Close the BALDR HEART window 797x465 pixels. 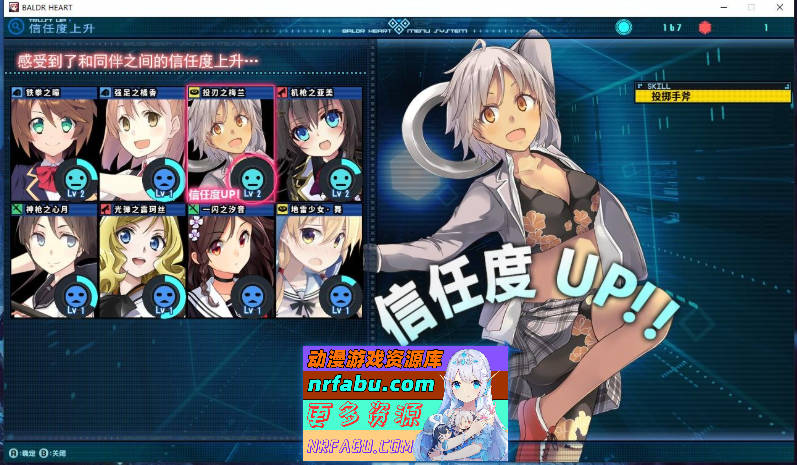(778, 7)
